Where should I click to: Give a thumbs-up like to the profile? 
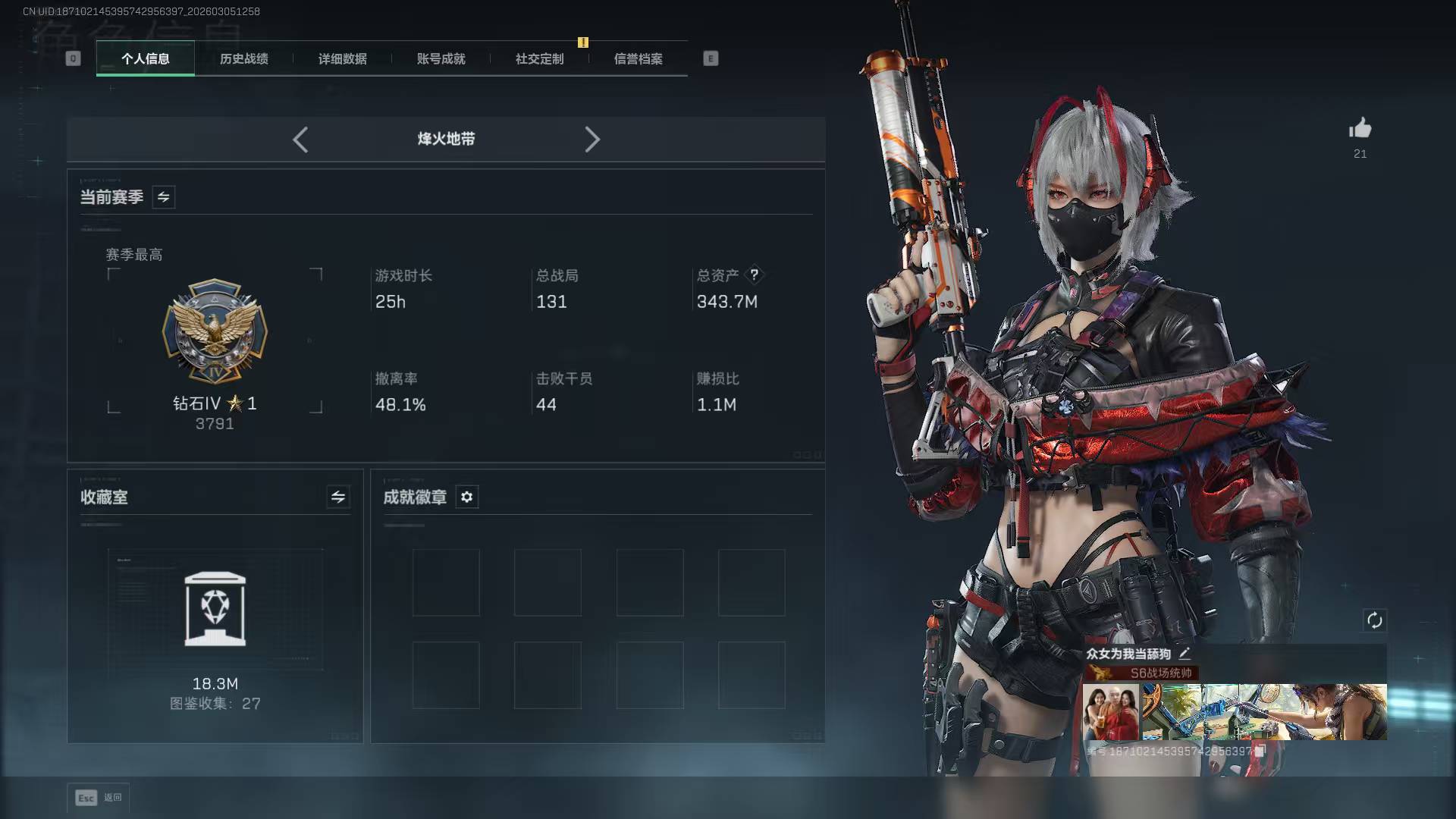[1360, 129]
